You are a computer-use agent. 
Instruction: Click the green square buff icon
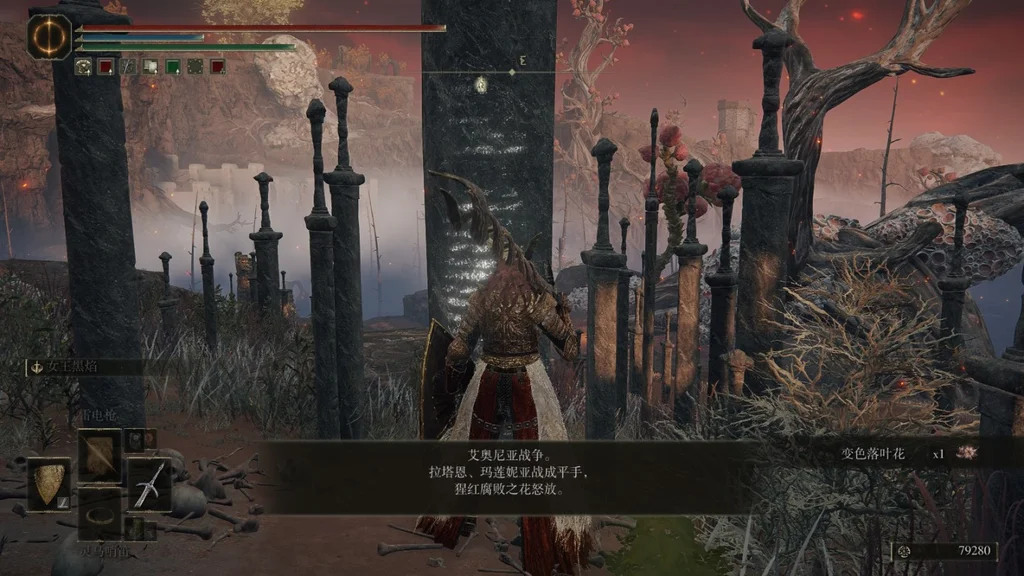[x=173, y=67]
